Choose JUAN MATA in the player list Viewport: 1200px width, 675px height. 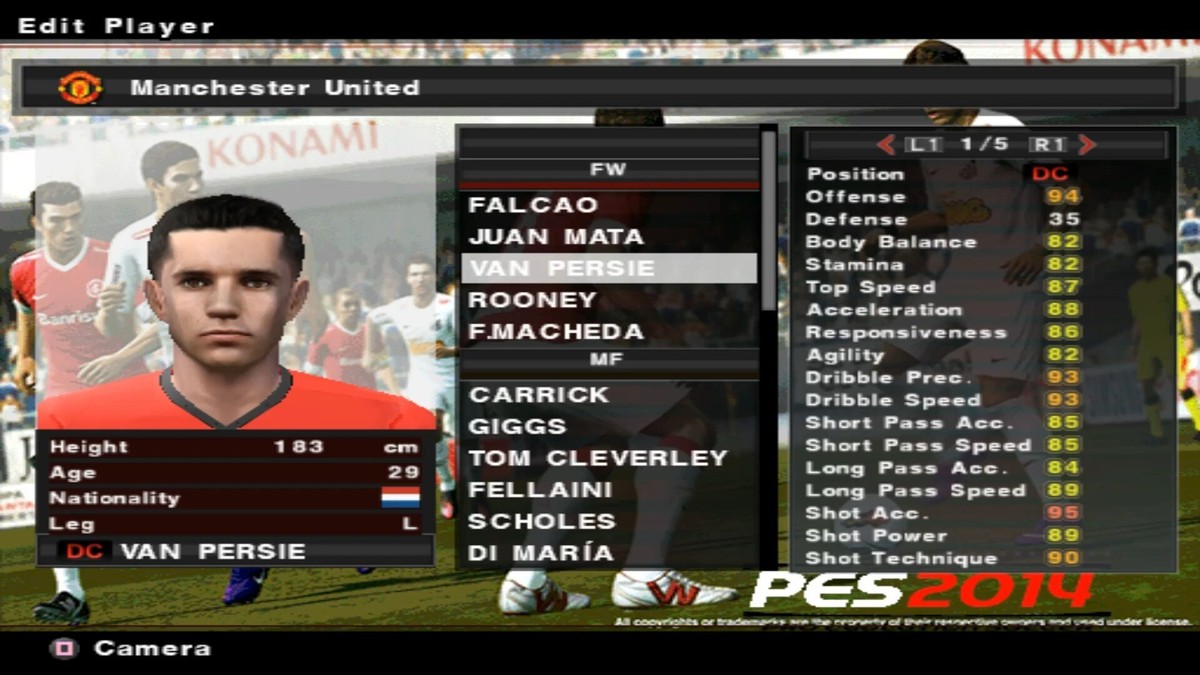click(x=556, y=237)
